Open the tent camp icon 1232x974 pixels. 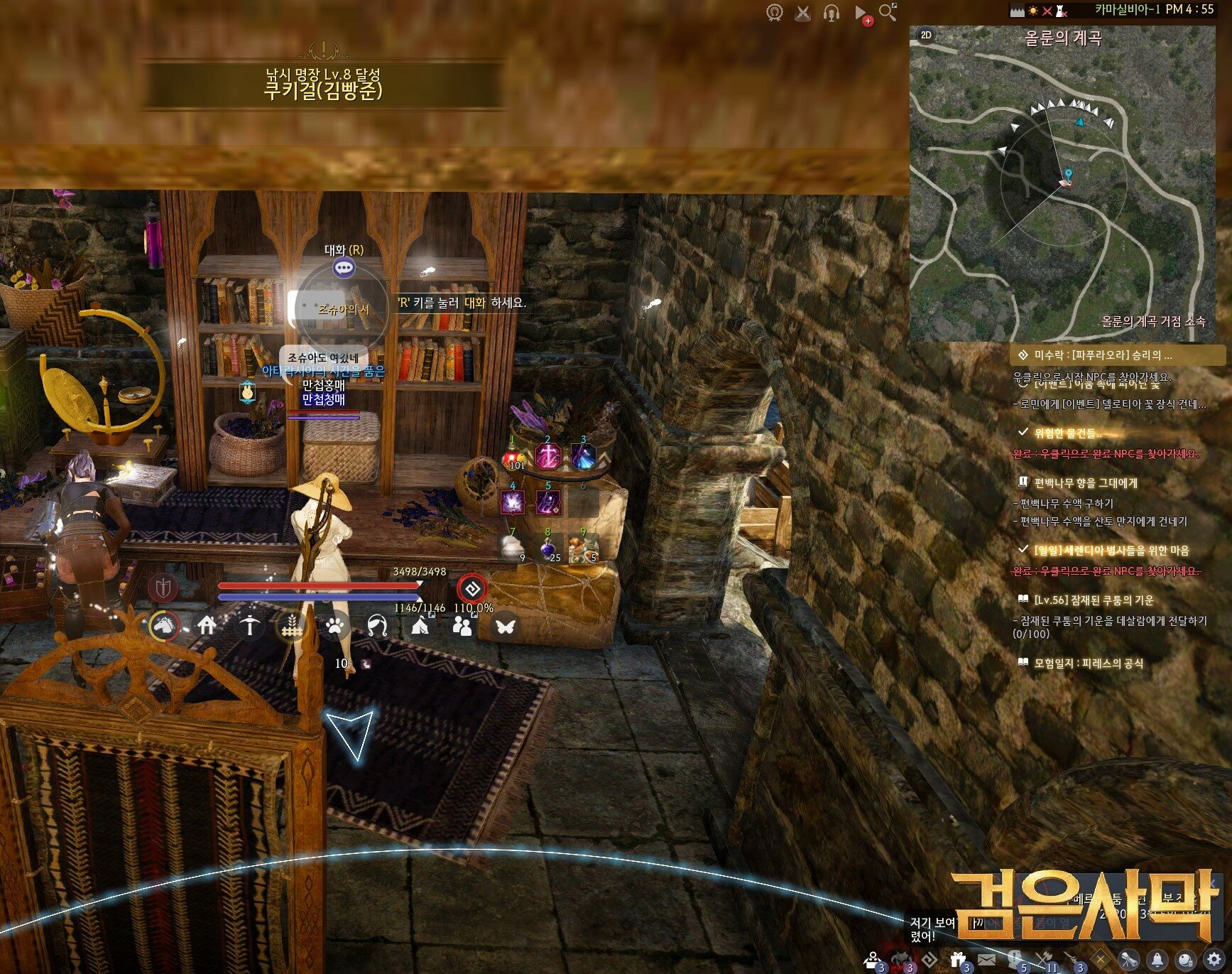coord(420,627)
